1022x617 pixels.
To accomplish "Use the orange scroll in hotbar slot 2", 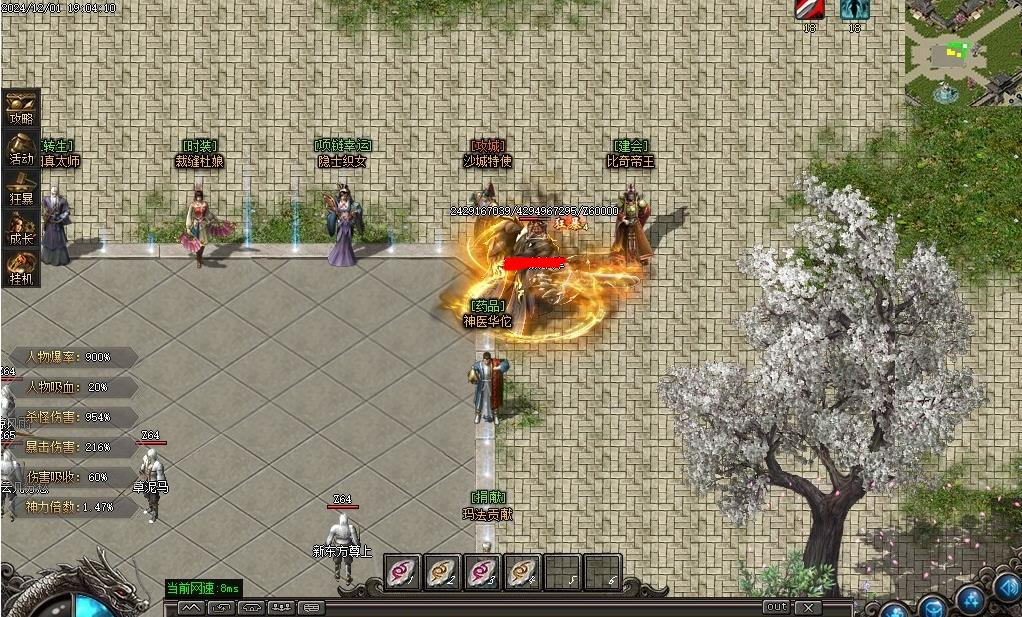I will pos(443,572).
